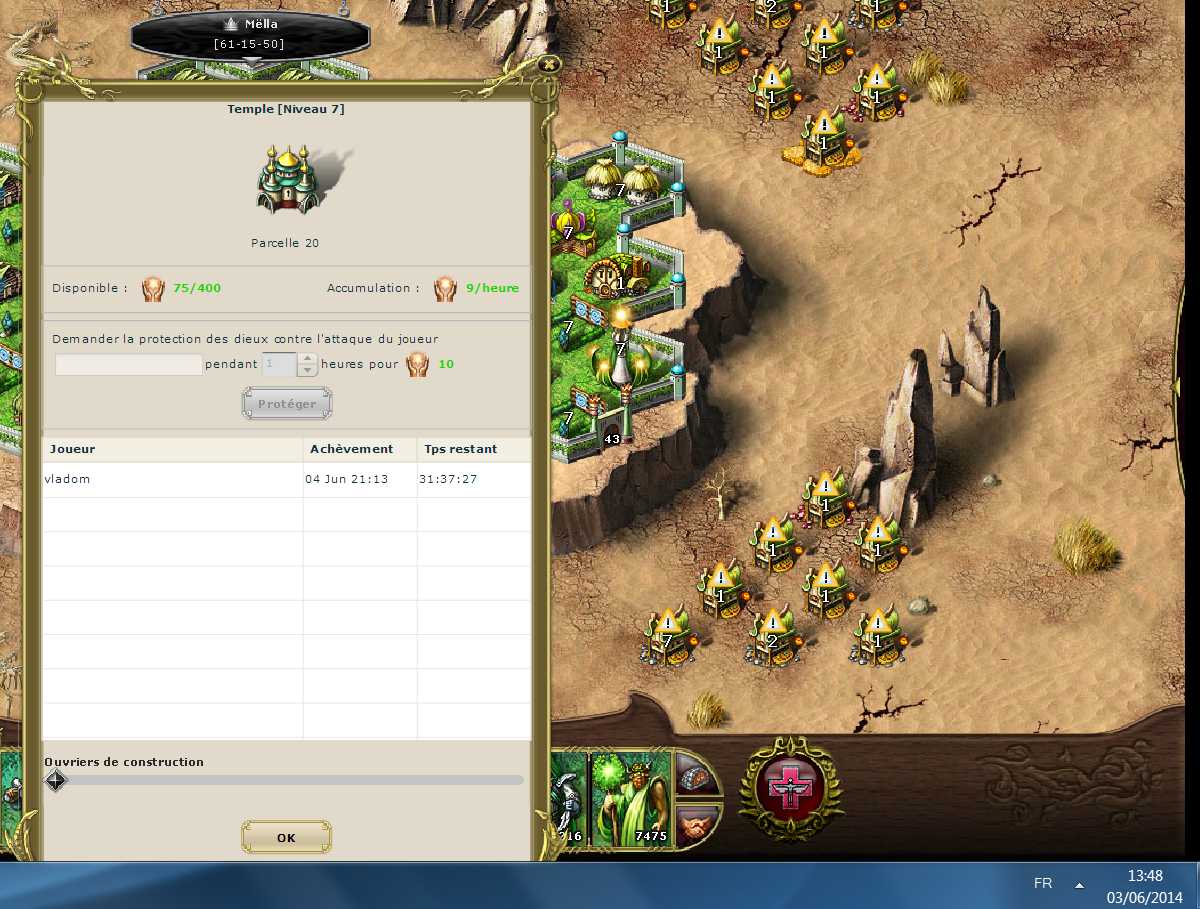Sort the list by Tps restant column

click(473, 449)
